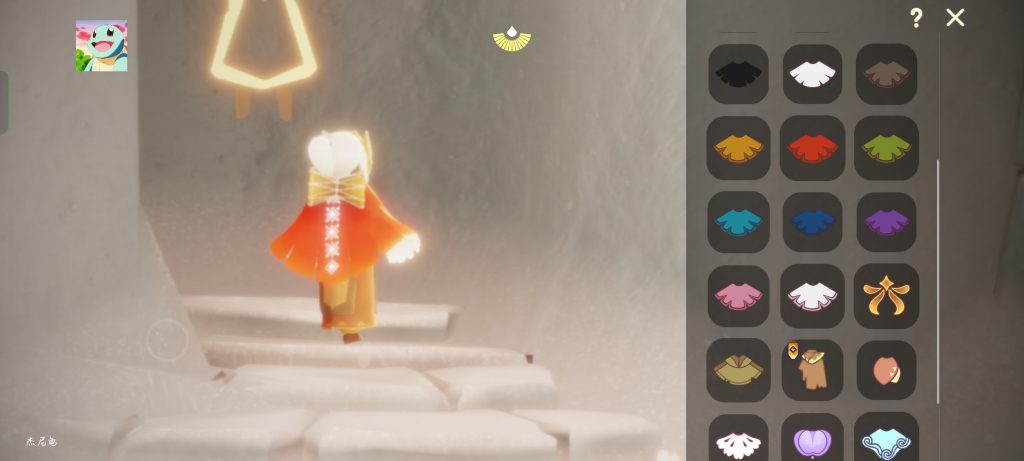The width and height of the screenshot is (1024, 461).
Task: Select the golden winged ornament cape
Action: point(886,295)
